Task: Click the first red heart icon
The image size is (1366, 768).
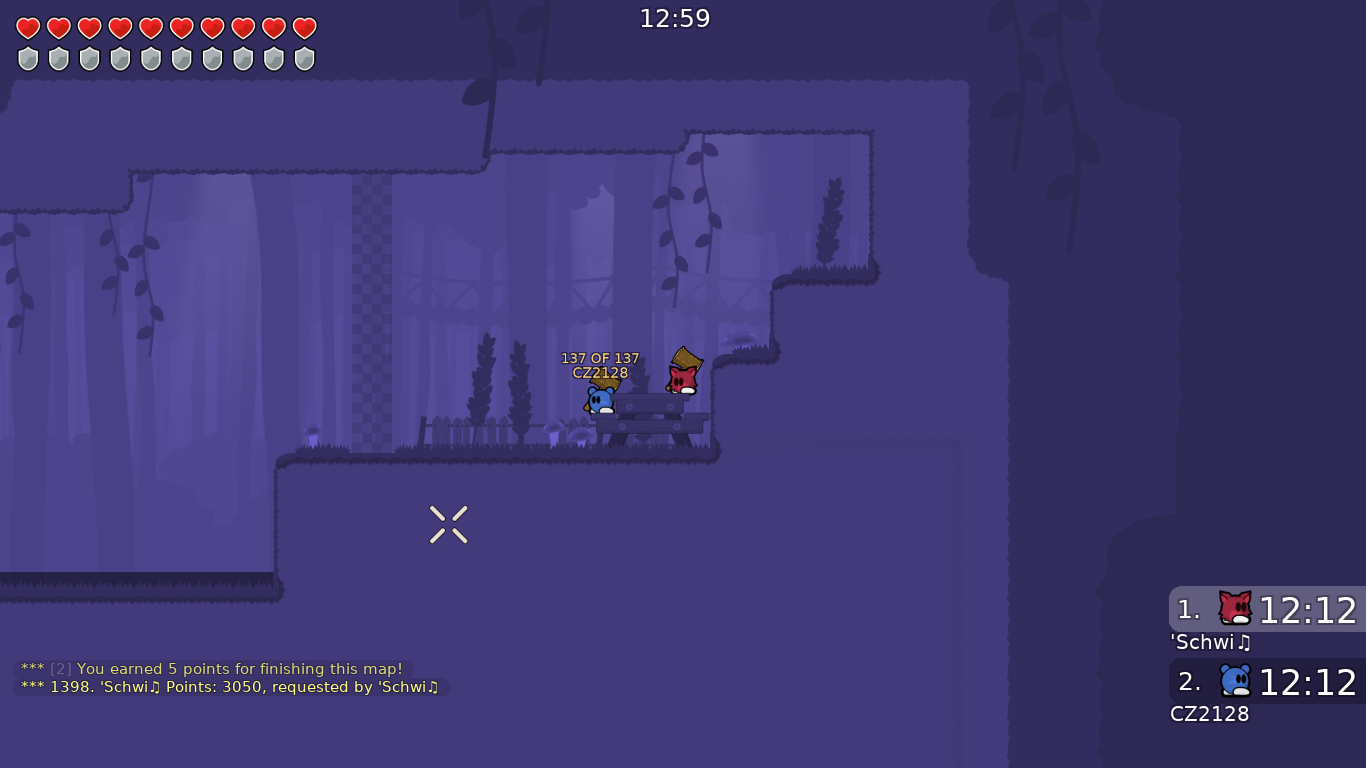Action: (27, 29)
